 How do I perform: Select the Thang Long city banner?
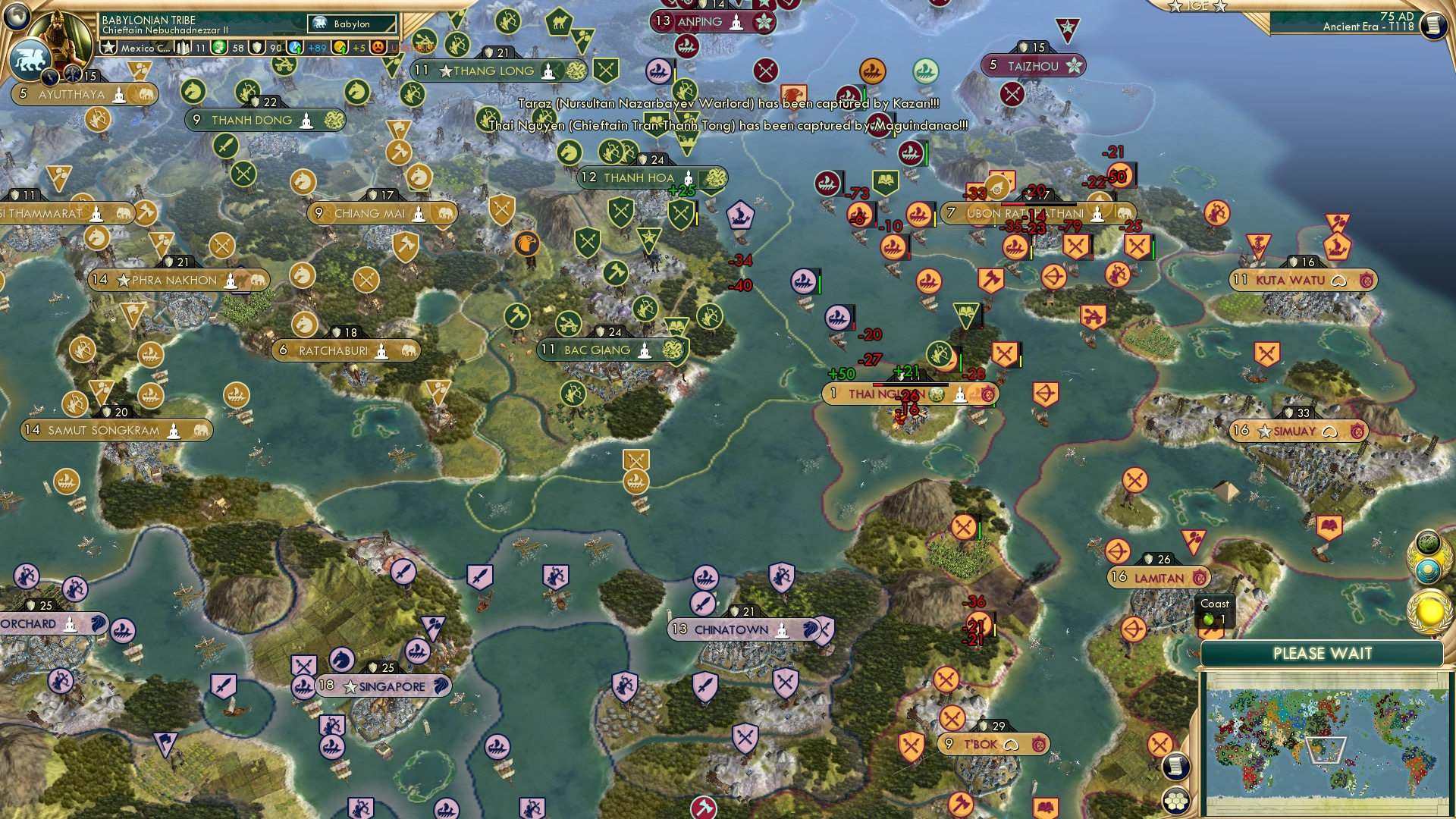tap(493, 71)
